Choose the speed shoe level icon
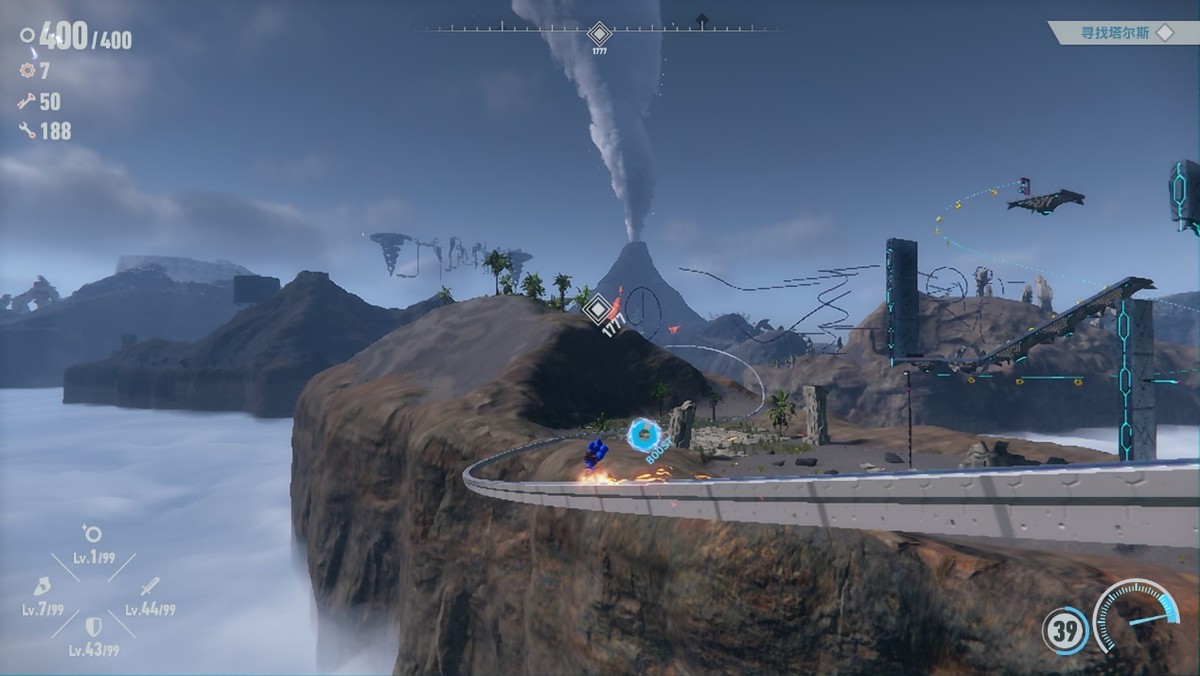This screenshot has width=1200, height=676. (x=43, y=586)
